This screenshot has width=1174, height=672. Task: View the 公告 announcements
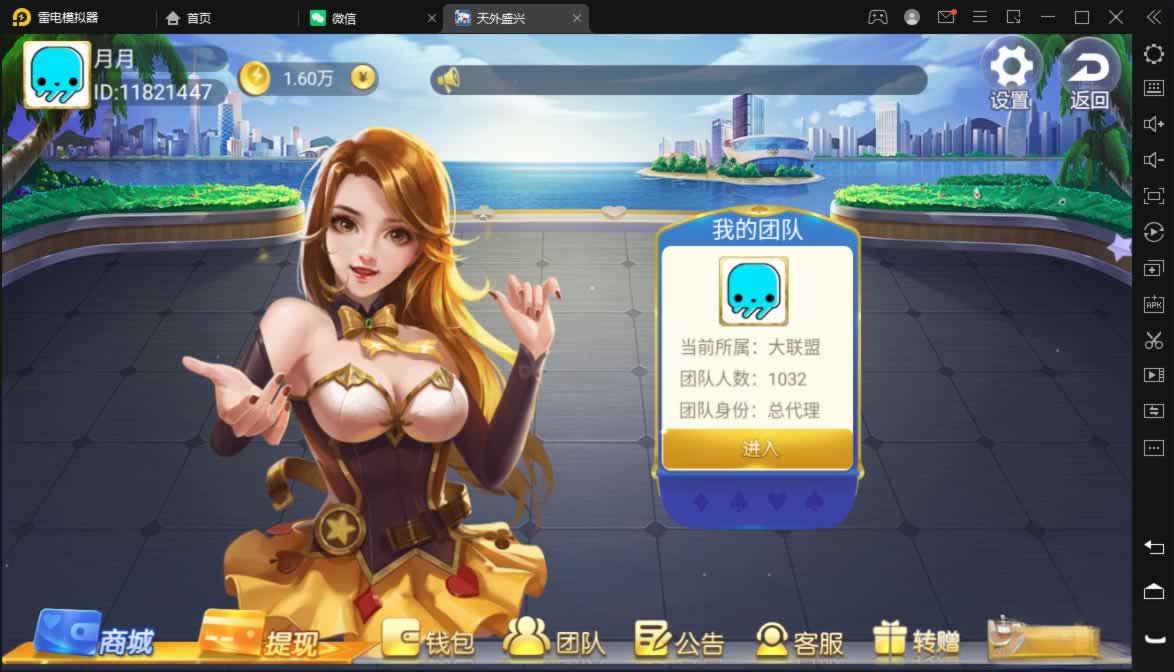[679, 640]
